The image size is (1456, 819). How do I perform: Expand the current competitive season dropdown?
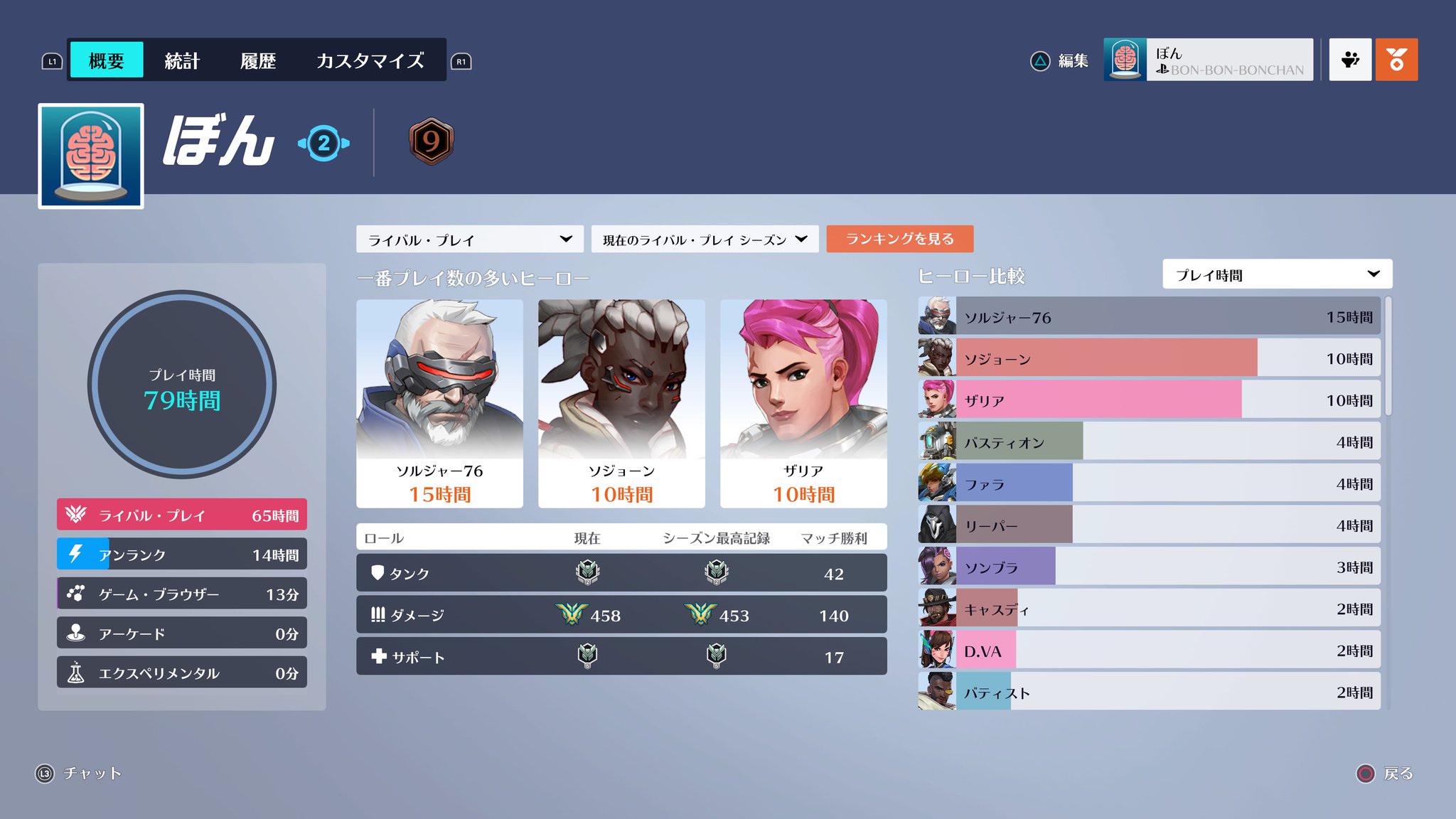[x=704, y=240]
